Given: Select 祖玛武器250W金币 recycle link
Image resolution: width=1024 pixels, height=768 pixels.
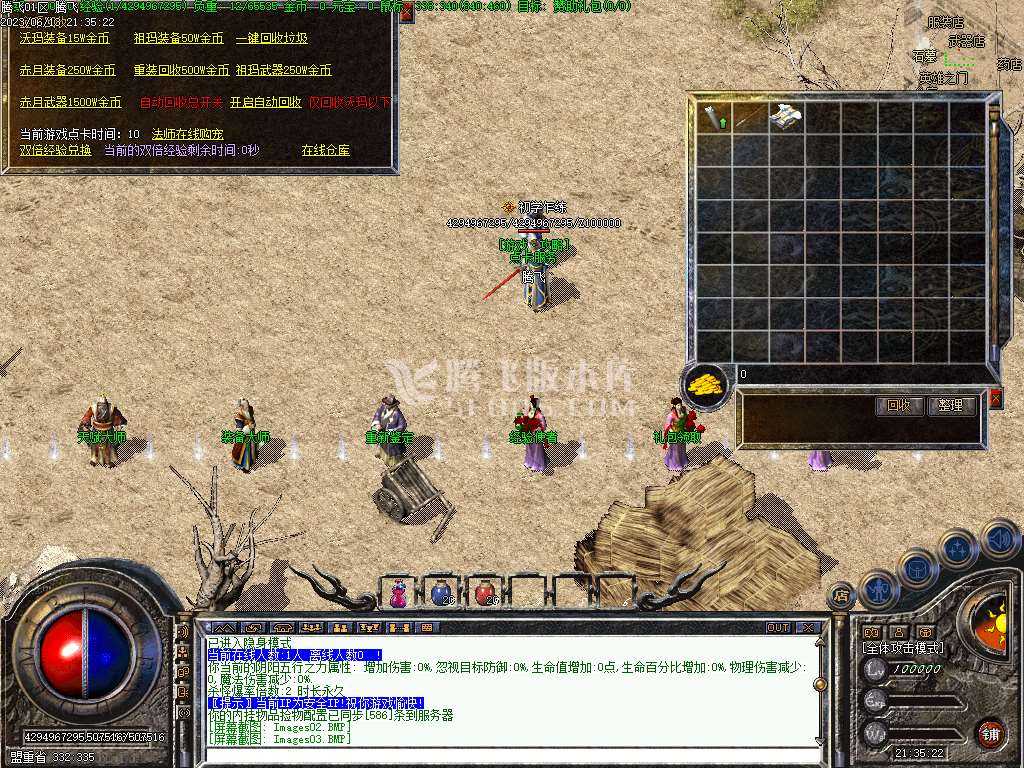Looking at the screenshot, I should [x=284, y=71].
